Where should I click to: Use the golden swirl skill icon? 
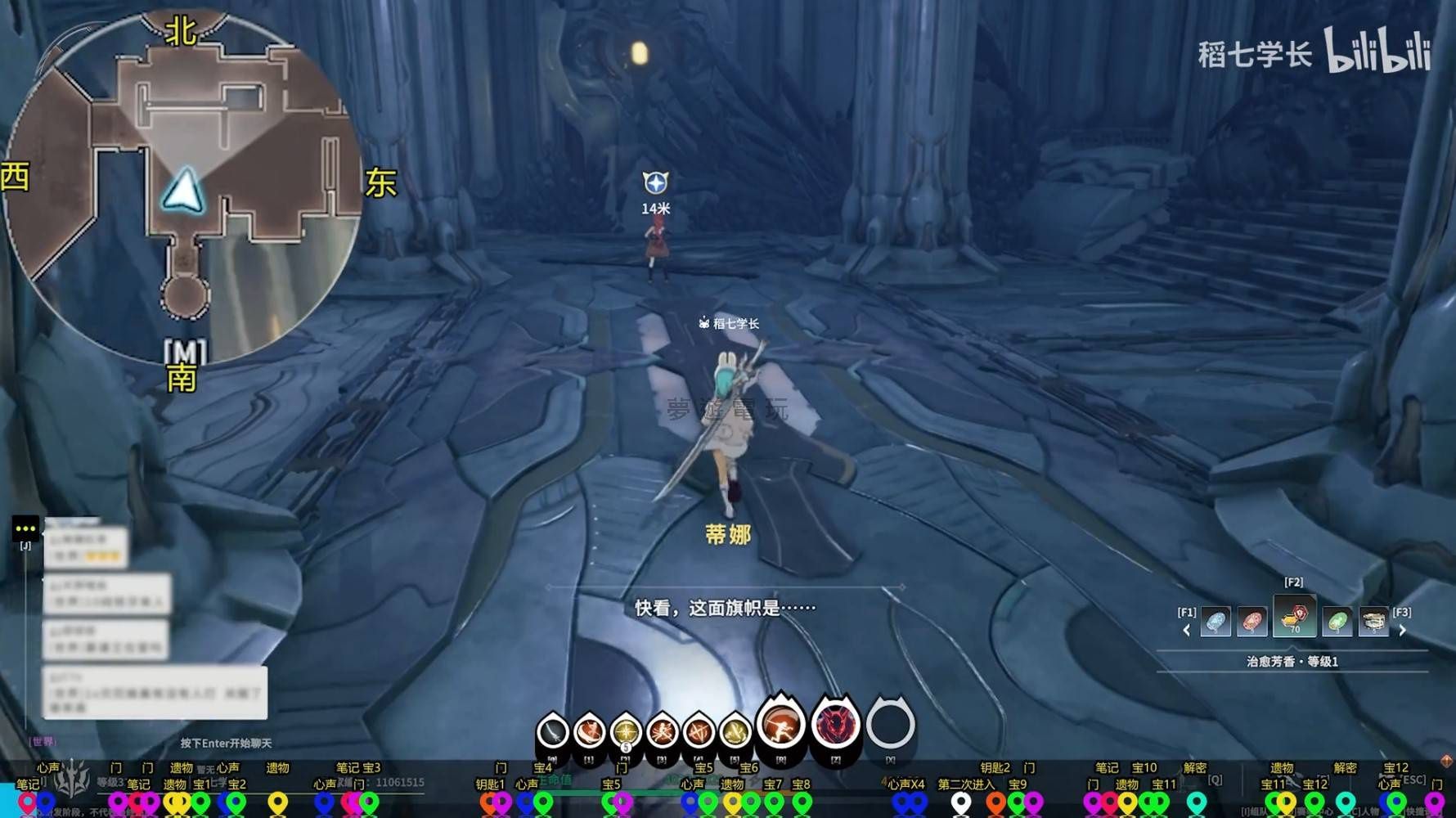point(735,731)
